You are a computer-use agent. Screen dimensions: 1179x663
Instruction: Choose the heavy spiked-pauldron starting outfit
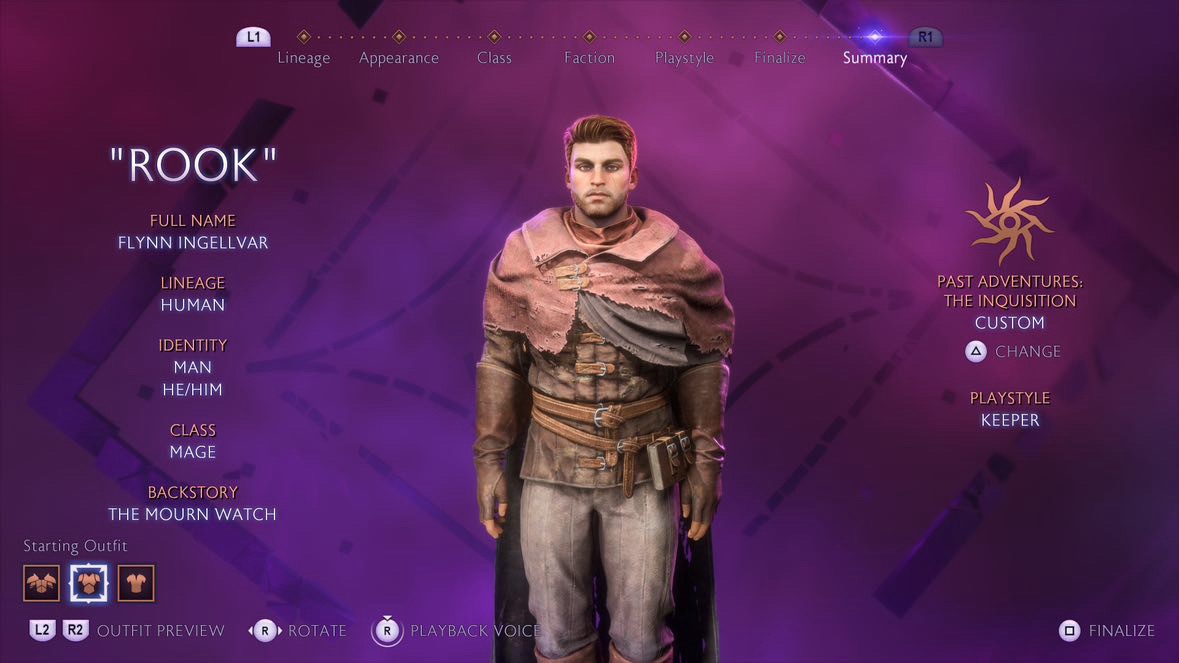[42, 583]
